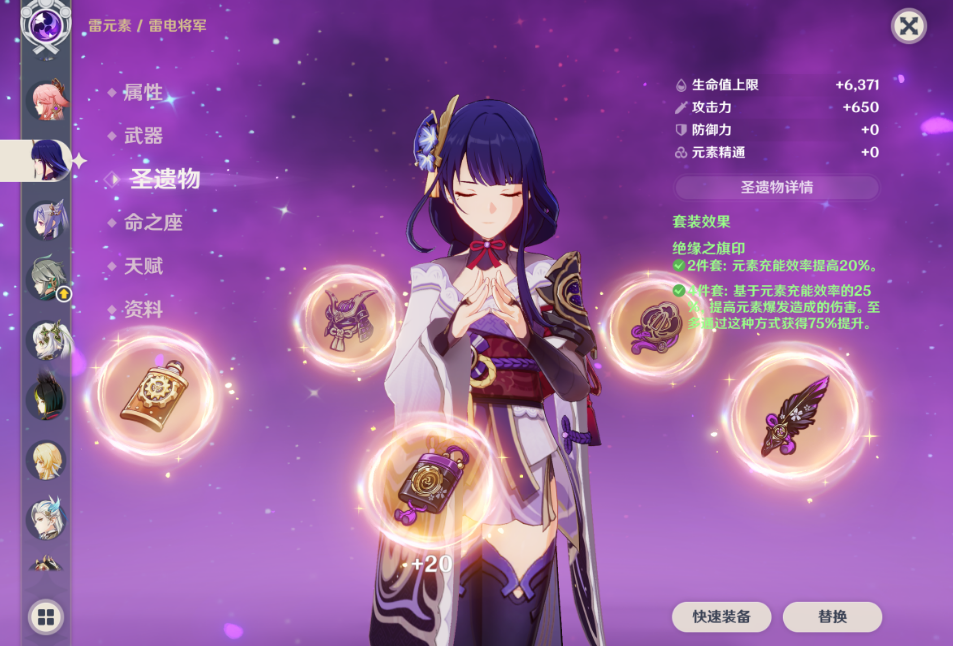This screenshot has height=646, width=953.
Task: Switch to the pink-haired character portrait
Action: click(46, 101)
